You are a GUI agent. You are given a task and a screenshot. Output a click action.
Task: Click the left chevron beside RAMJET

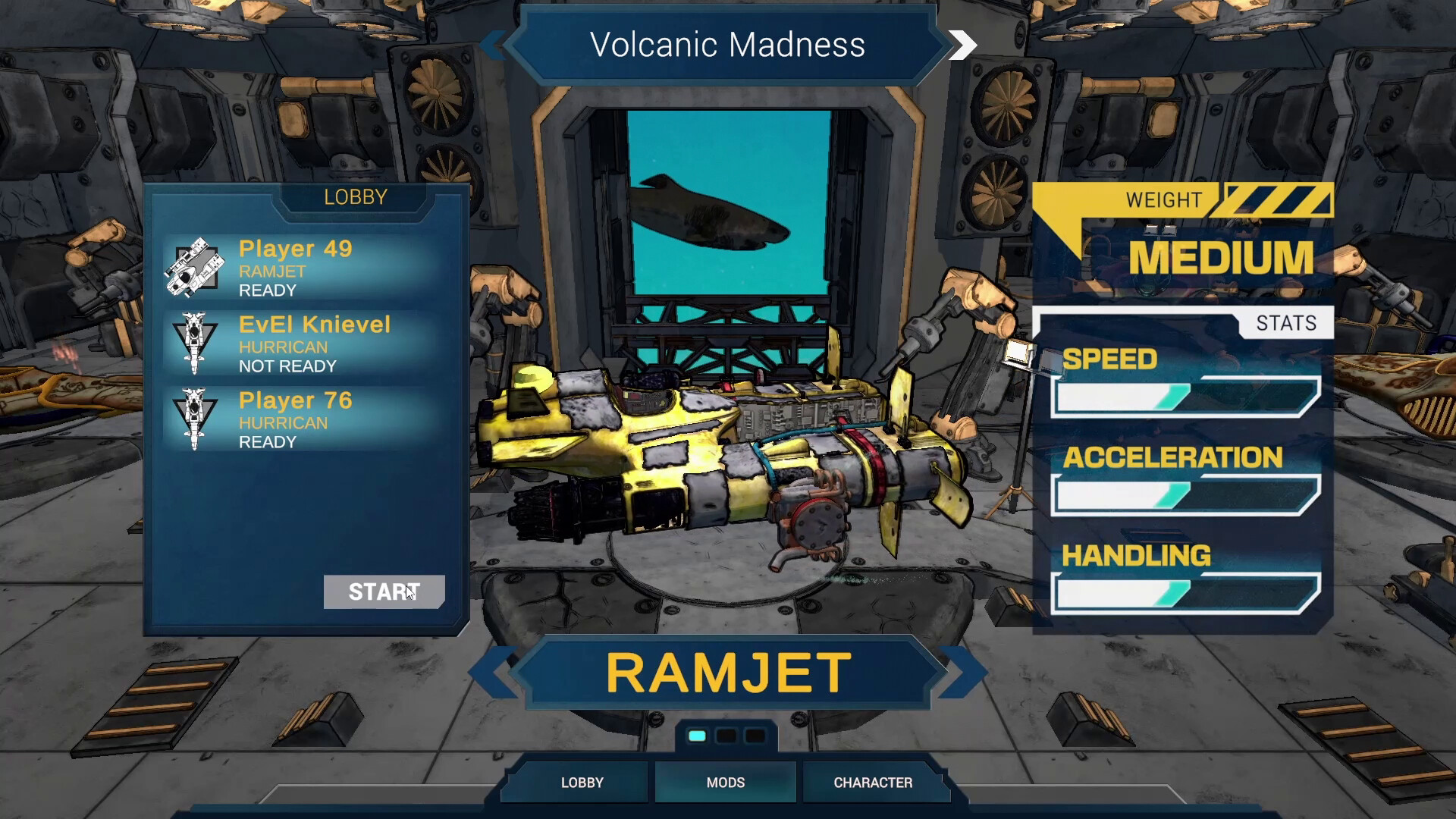(500, 671)
